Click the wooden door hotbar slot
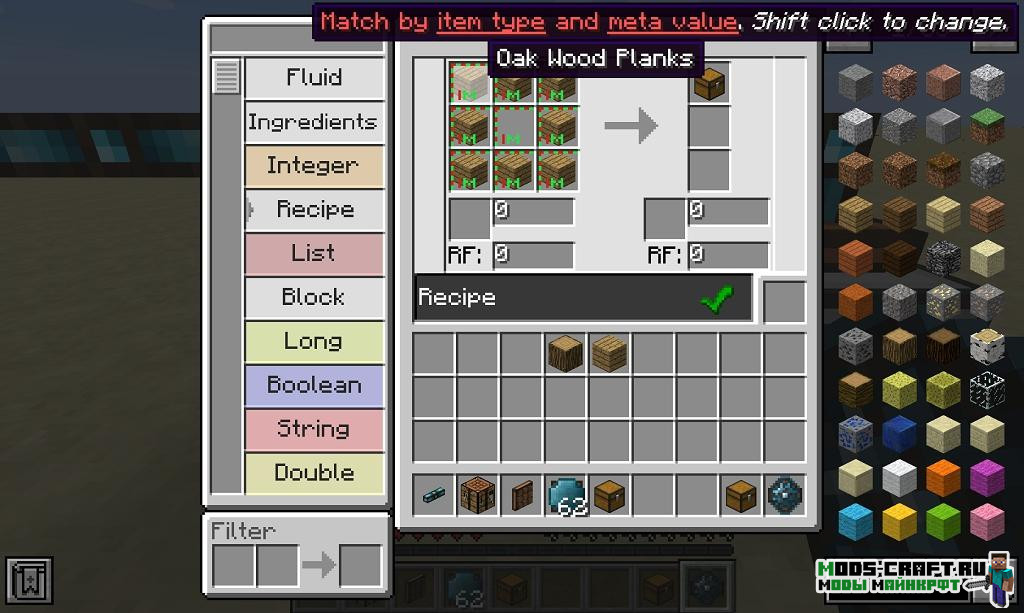The width and height of the screenshot is (1024, 613). [x=522, y=495]
